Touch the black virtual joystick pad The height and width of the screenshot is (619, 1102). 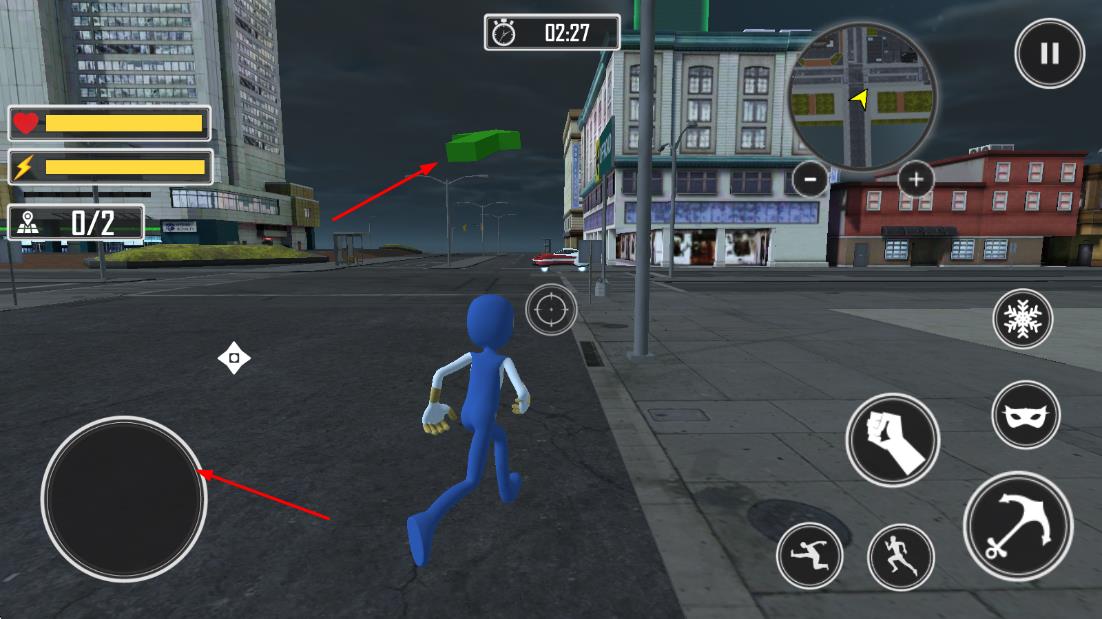(124, 498)
